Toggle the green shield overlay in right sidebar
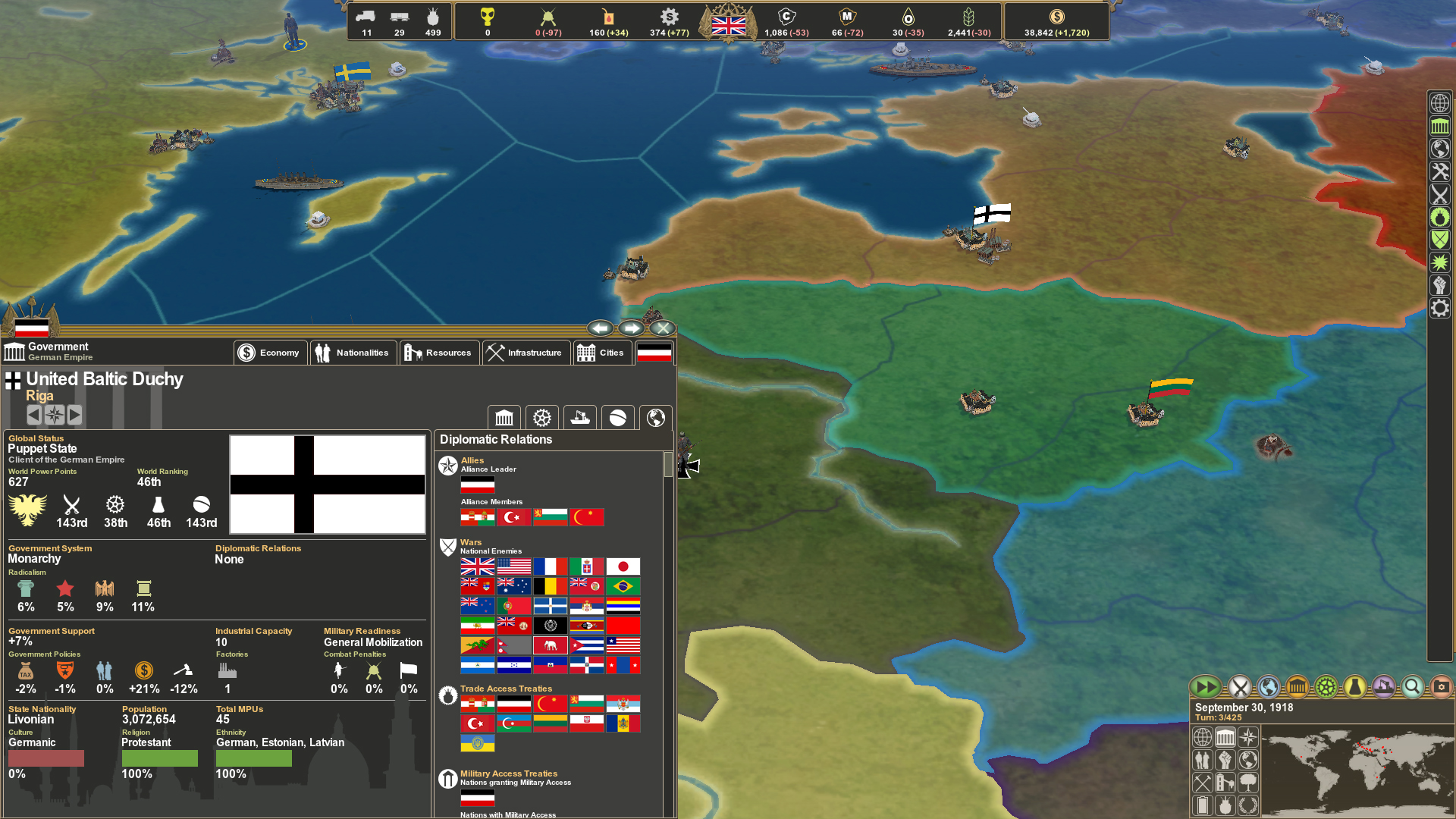The height and width of the screenshot is (819, 1456). 1440,238
